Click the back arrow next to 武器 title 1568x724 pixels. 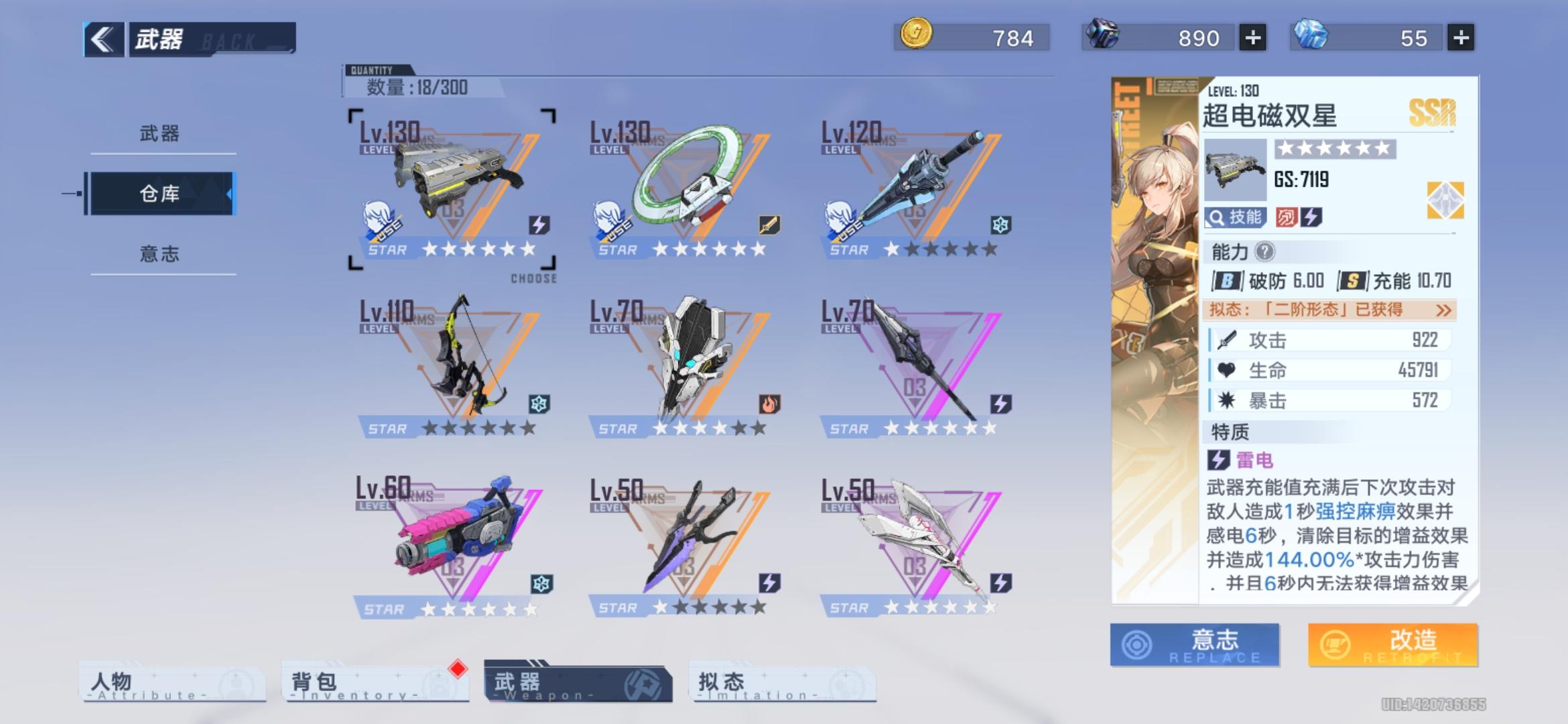click(x=101, y=38)
